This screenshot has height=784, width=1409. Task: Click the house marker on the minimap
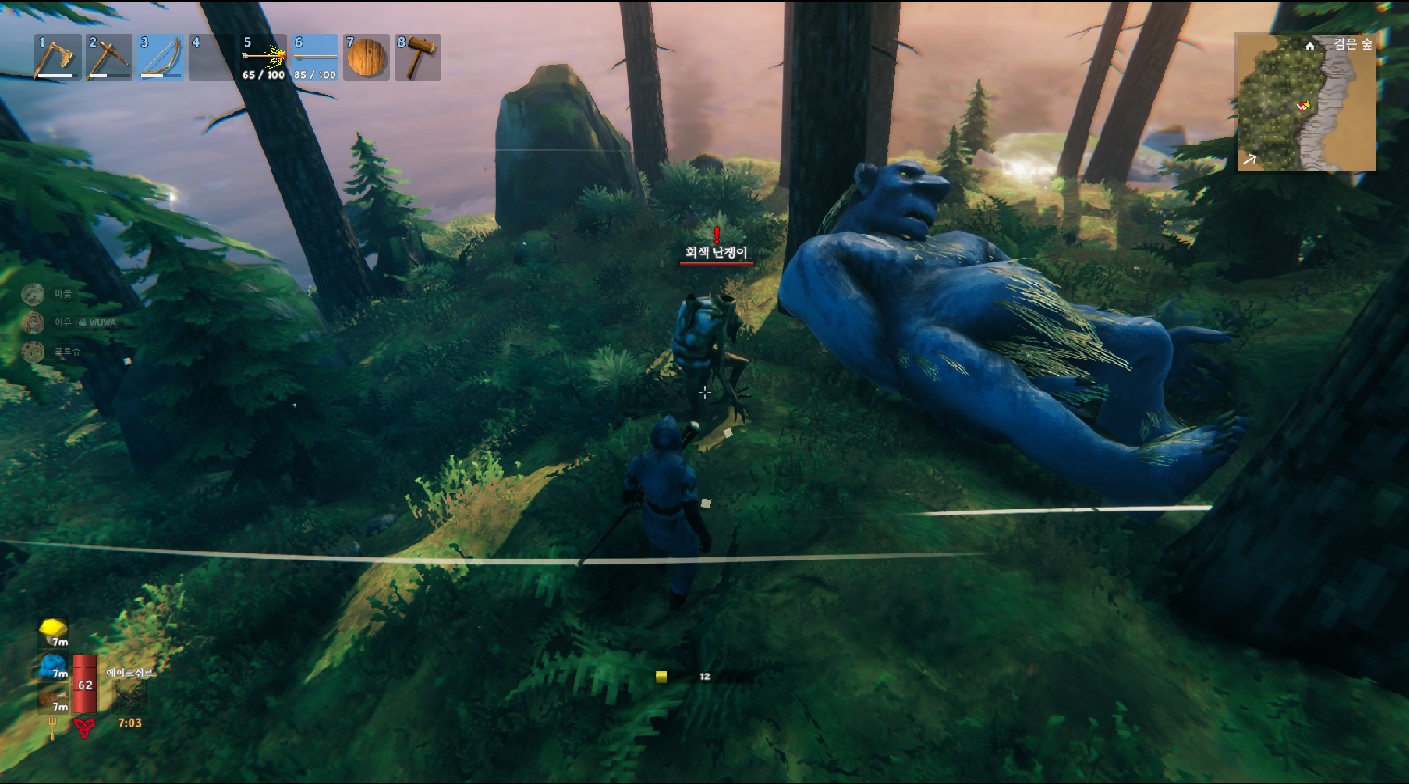point(1310,46)
